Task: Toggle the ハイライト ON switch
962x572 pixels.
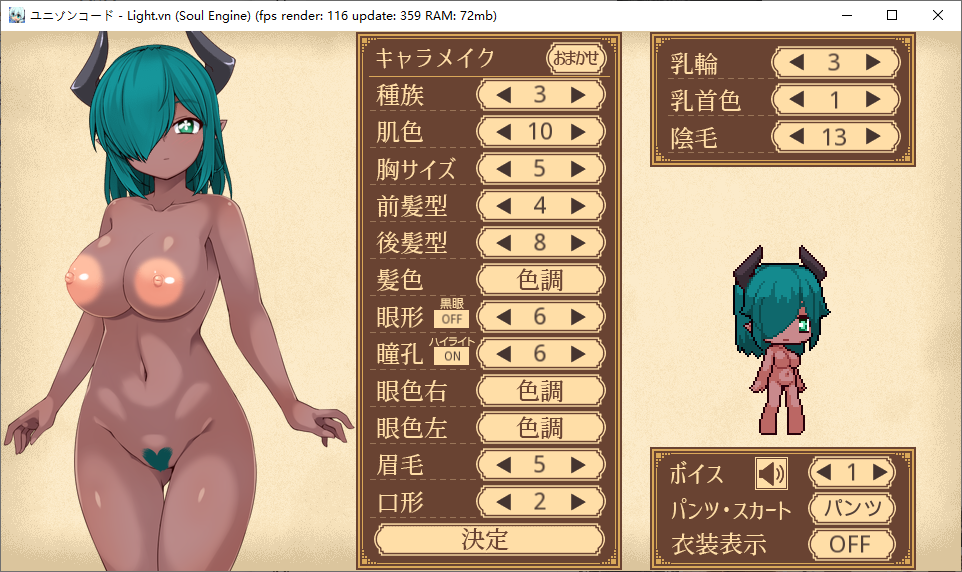Action: pos(451,356)
